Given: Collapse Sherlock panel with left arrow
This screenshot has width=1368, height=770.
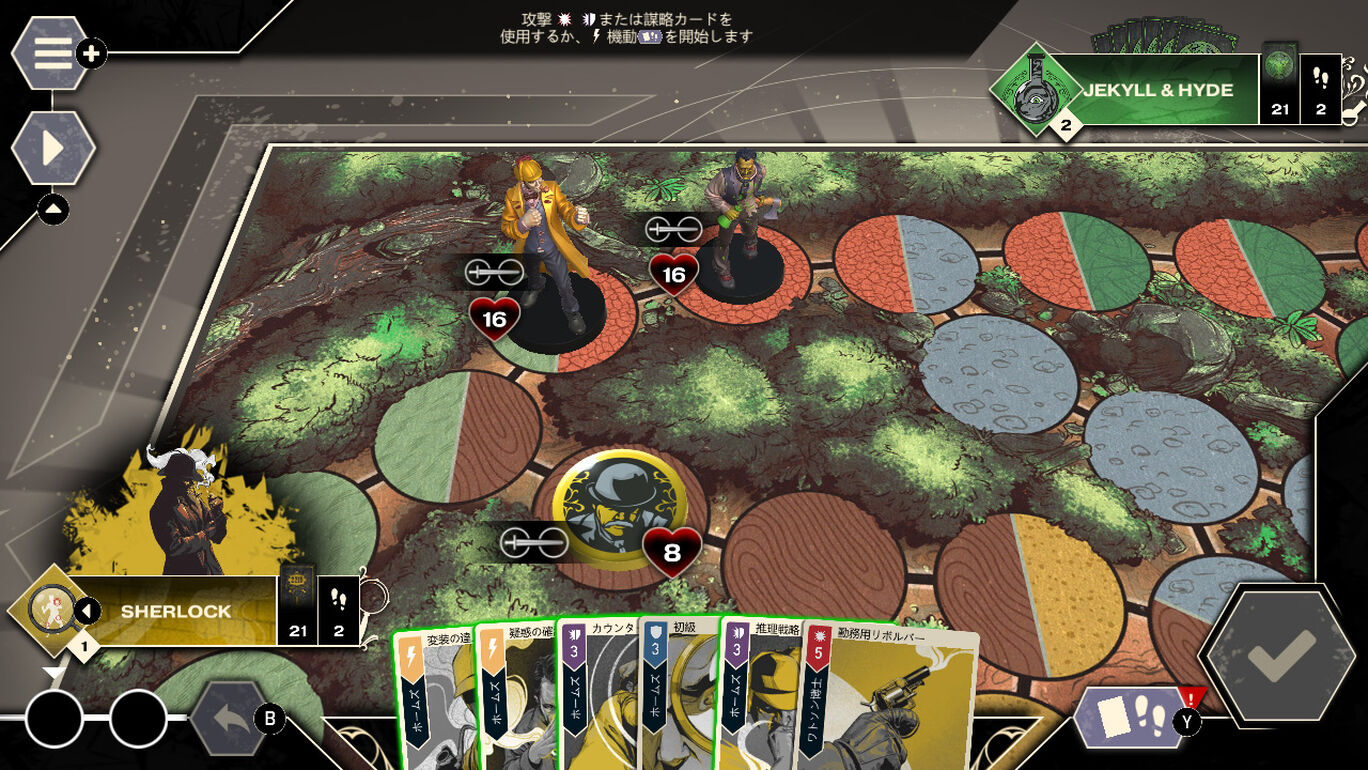Looking at the screenshot, I should coord(88,610).
